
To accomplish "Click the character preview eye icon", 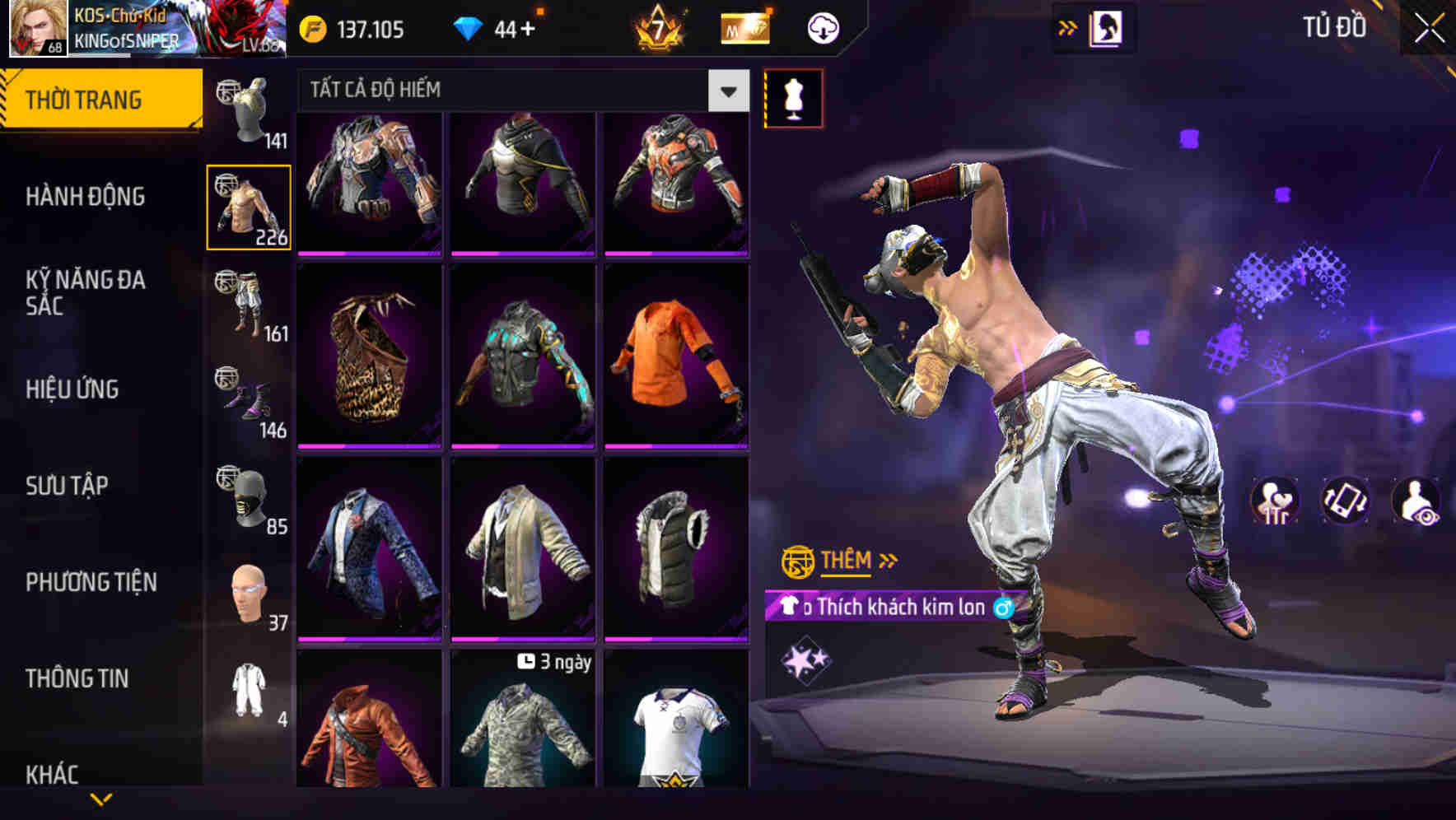I will click(1415, 502).
